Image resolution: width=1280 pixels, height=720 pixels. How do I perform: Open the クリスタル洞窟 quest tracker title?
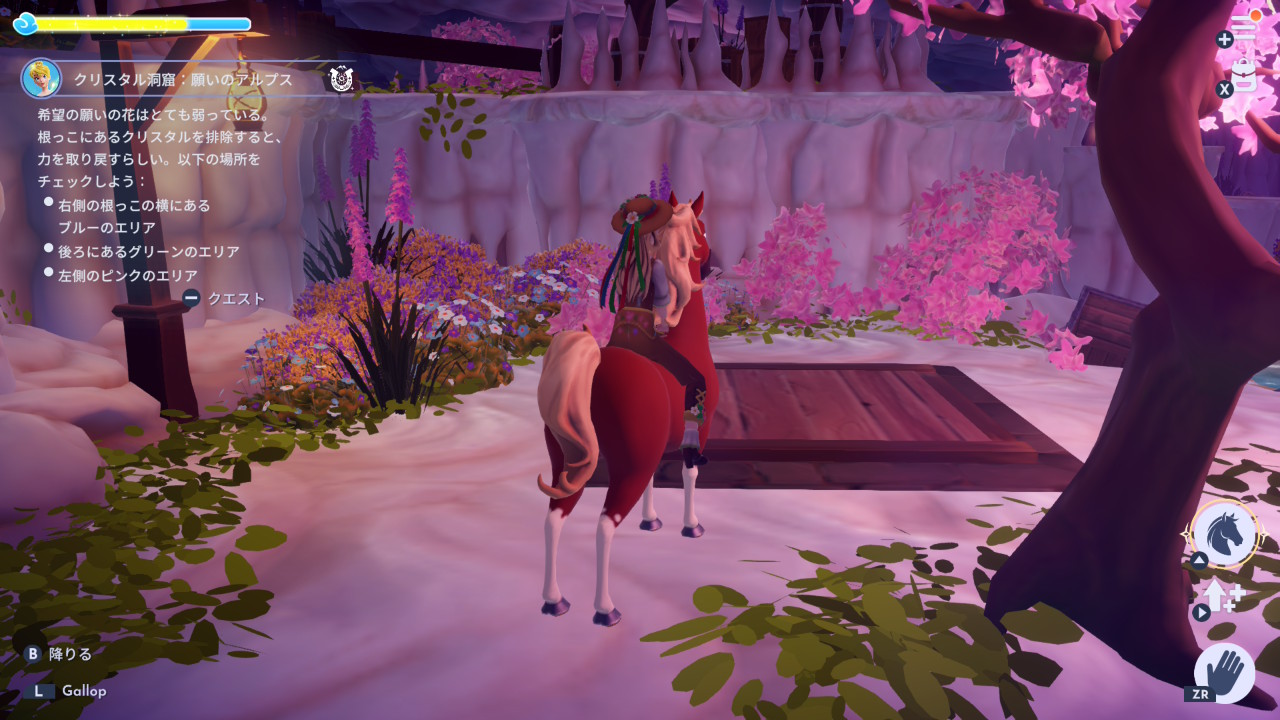tap(183, 79)
